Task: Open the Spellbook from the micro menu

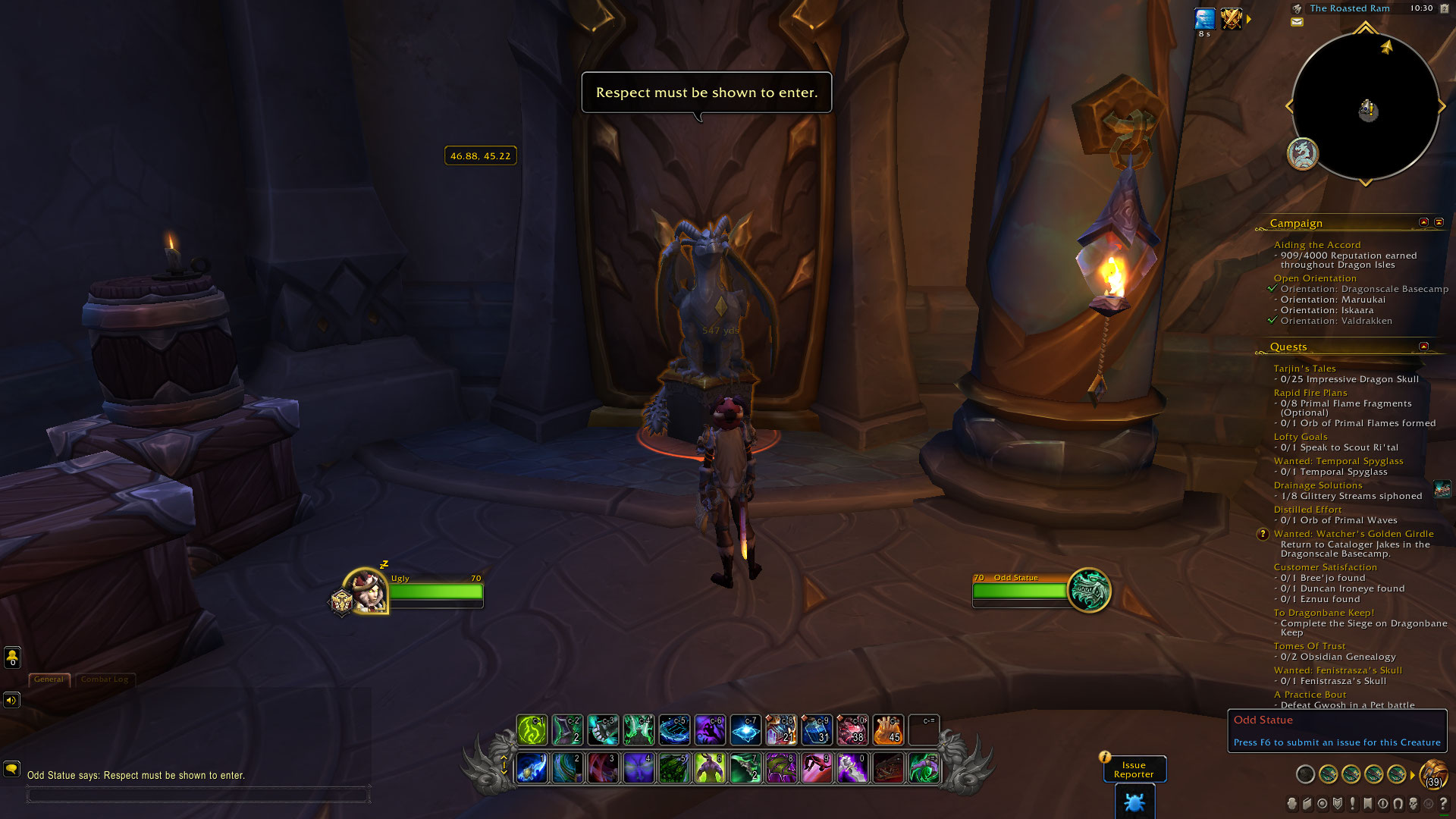Action: pos(1307,805)
